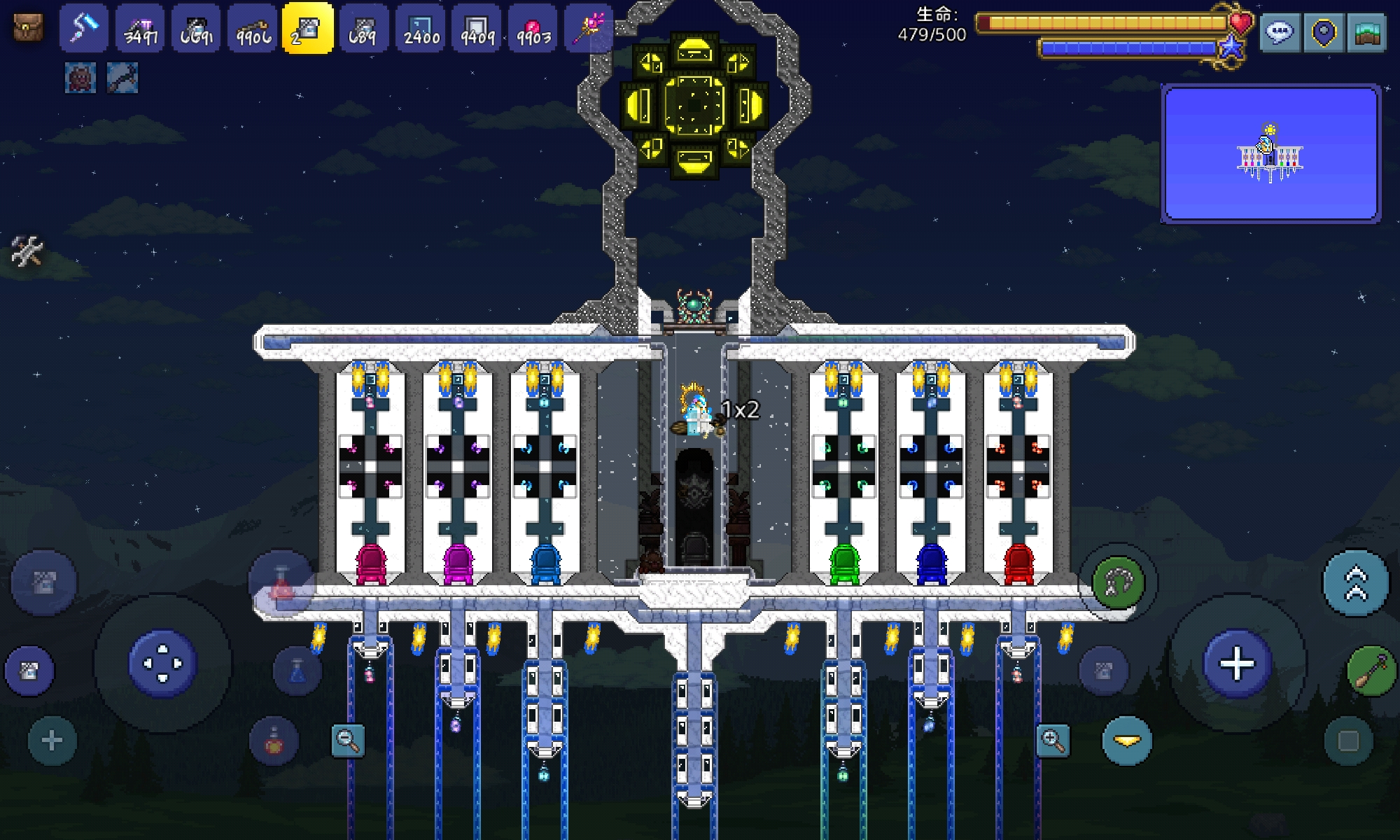Open the inventory backpack

click(x=28, y=28)
